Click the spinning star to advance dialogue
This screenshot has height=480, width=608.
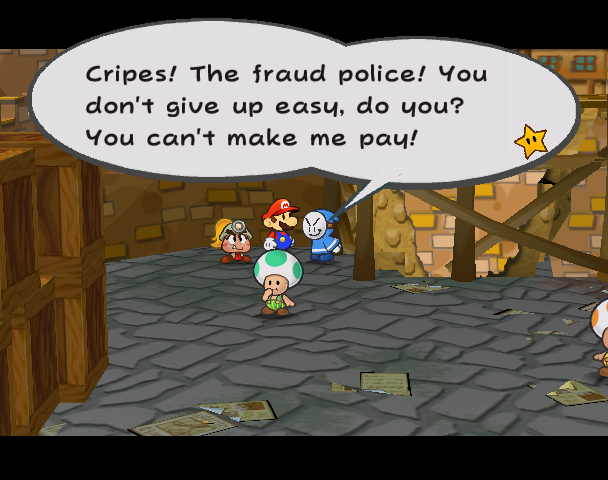pyautogui.click(x=530, y=141)
